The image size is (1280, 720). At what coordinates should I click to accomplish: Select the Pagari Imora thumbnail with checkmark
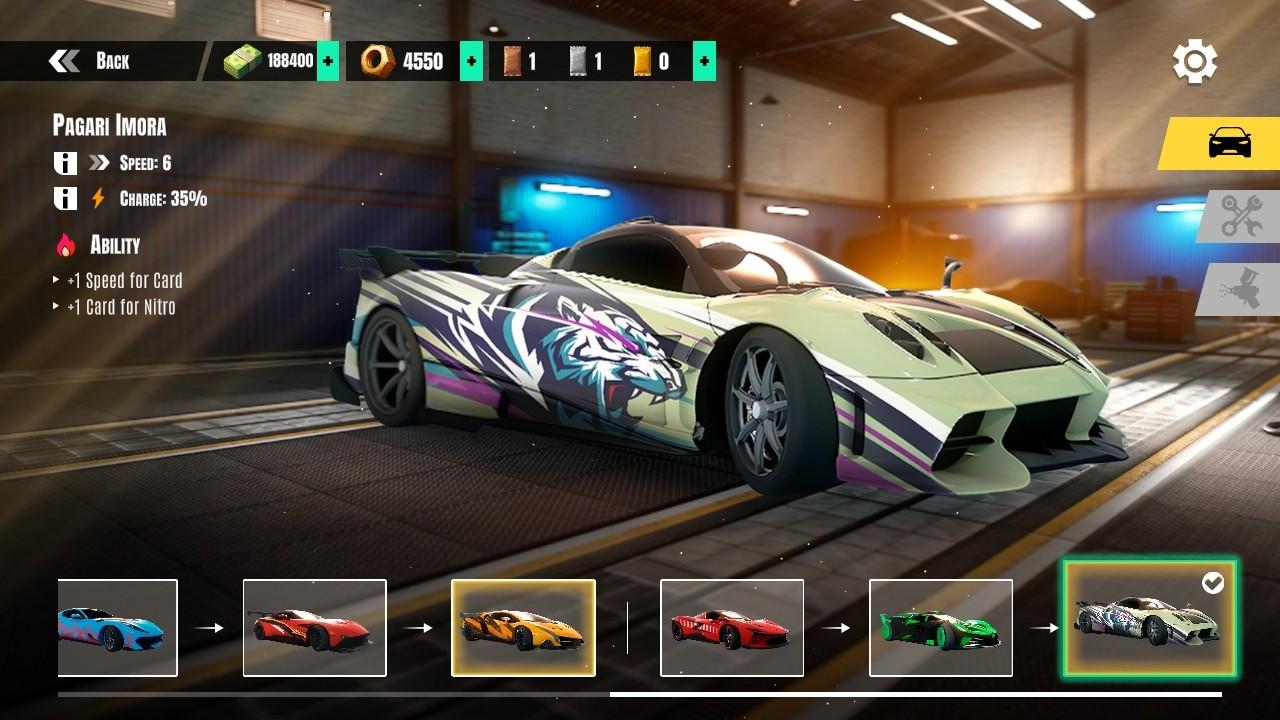[1149, 618]
